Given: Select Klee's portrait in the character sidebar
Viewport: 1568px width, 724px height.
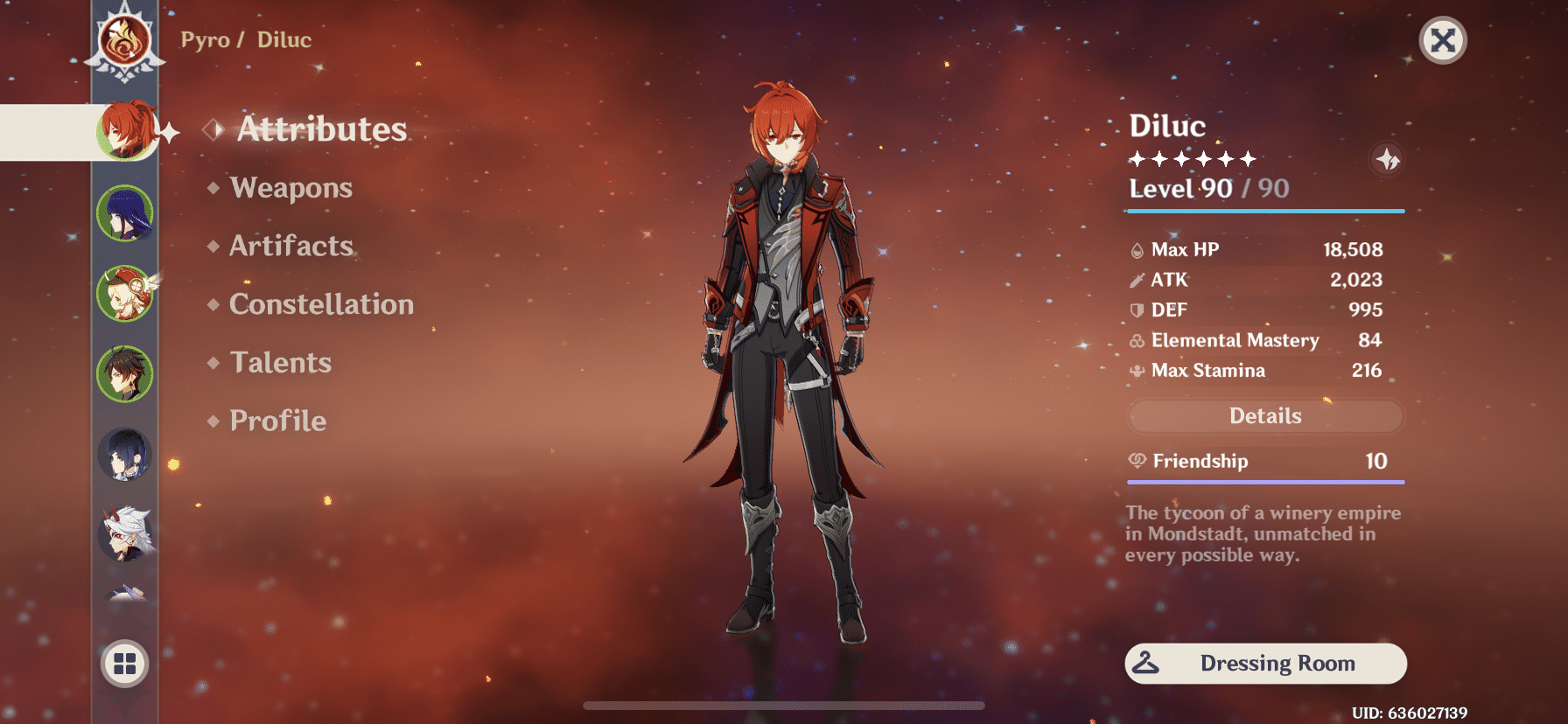Looking at the screenshot, I should pos(125,293).
